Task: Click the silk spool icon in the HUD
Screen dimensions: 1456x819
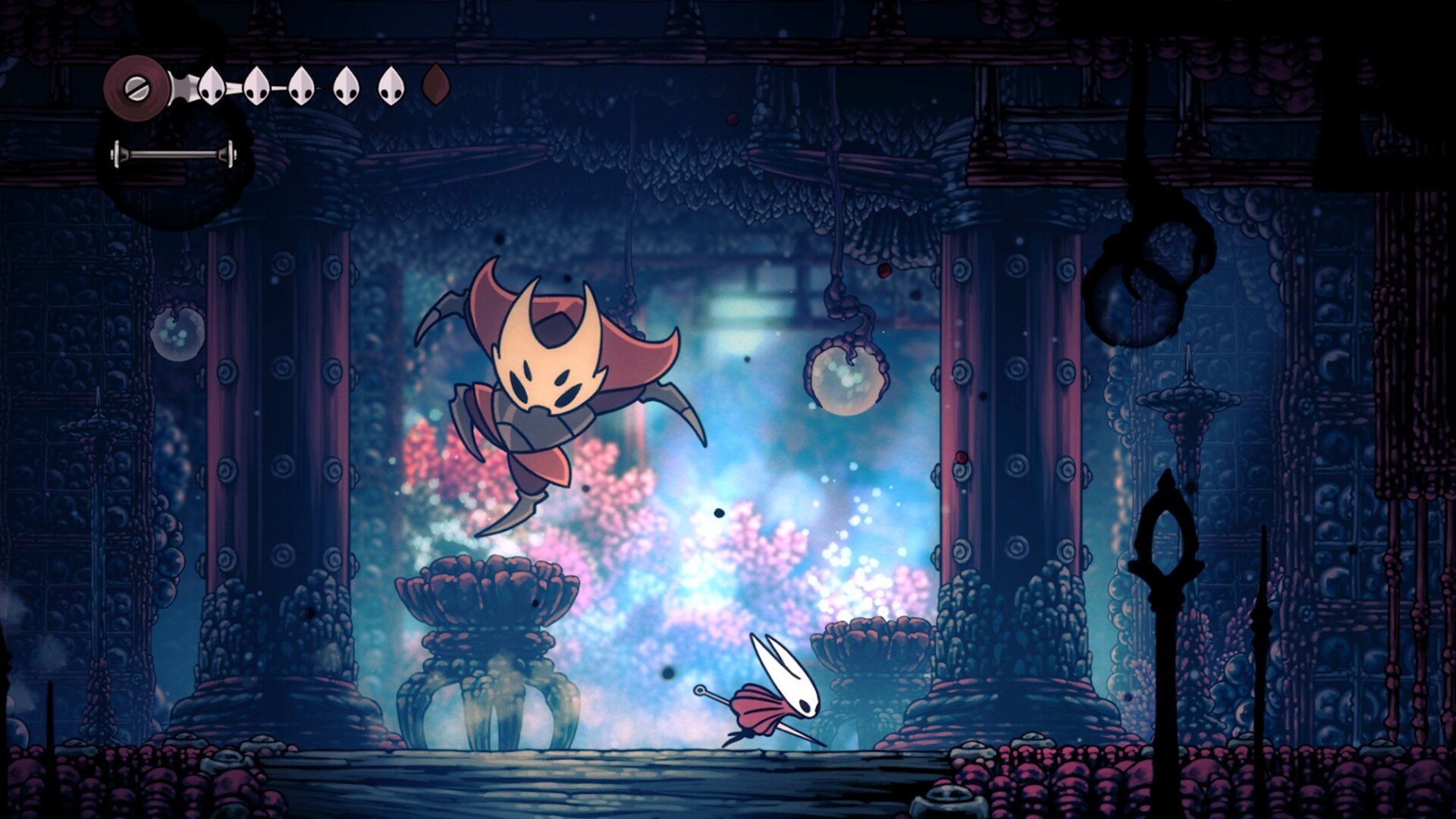Action: pos(136,86)
